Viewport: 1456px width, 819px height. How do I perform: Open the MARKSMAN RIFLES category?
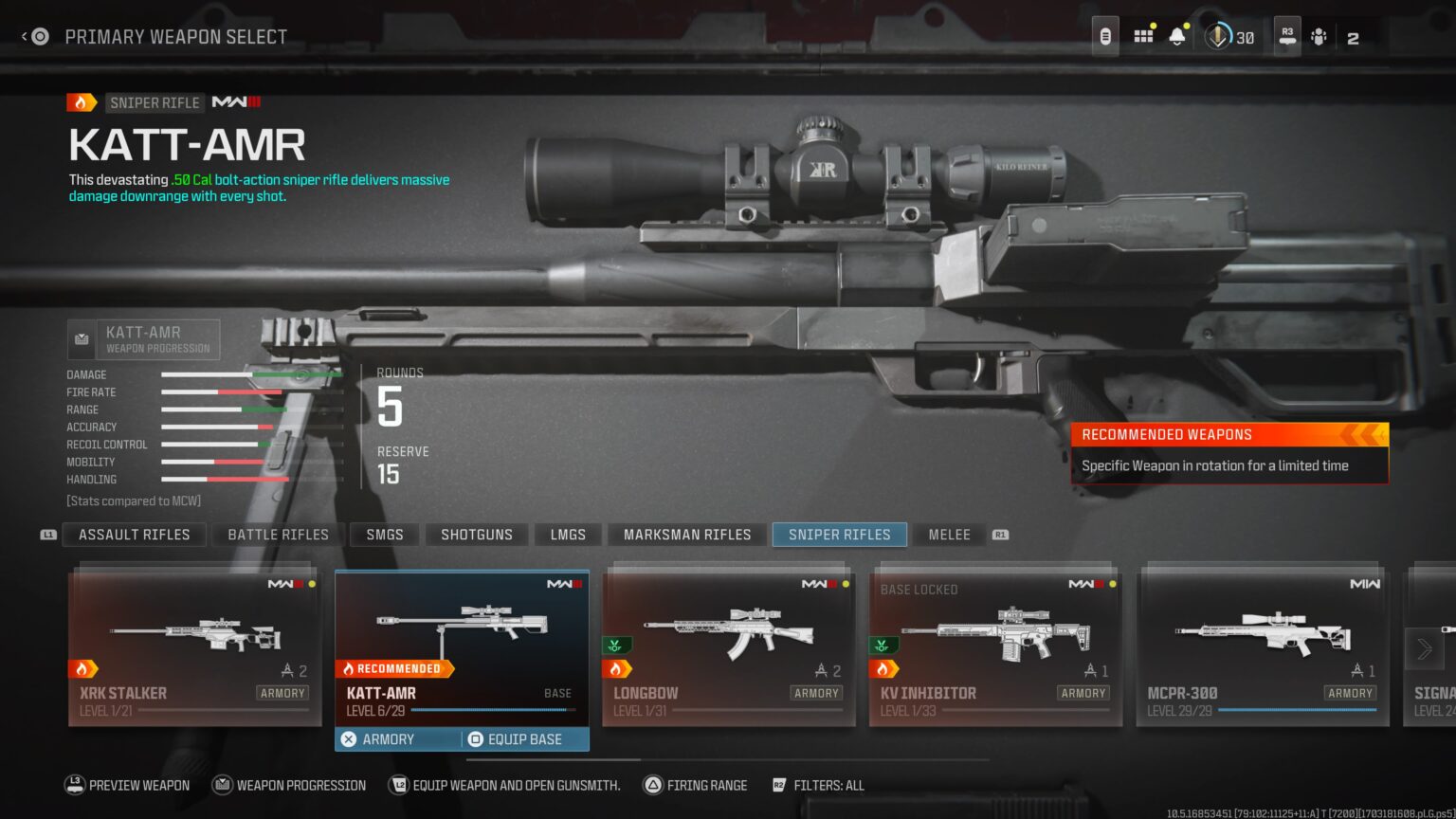[x=686, y=534]
